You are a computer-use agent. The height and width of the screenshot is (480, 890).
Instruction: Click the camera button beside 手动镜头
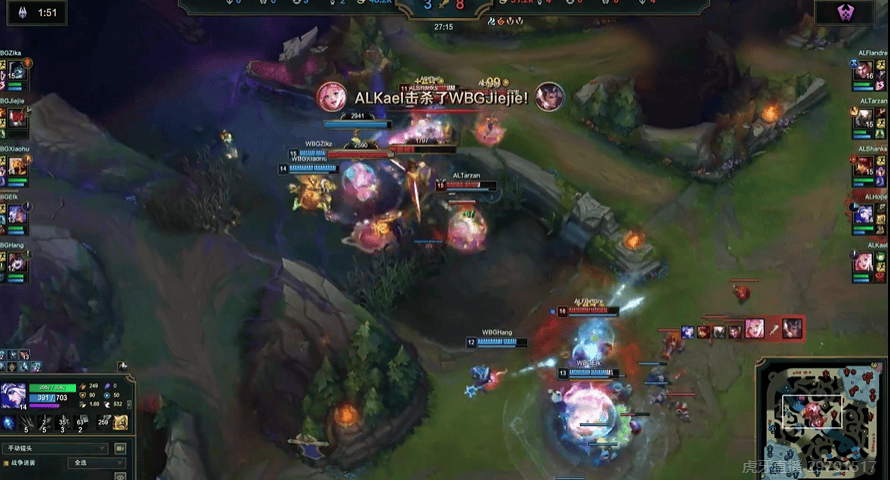pyautogui.click(x=121, y=449)
